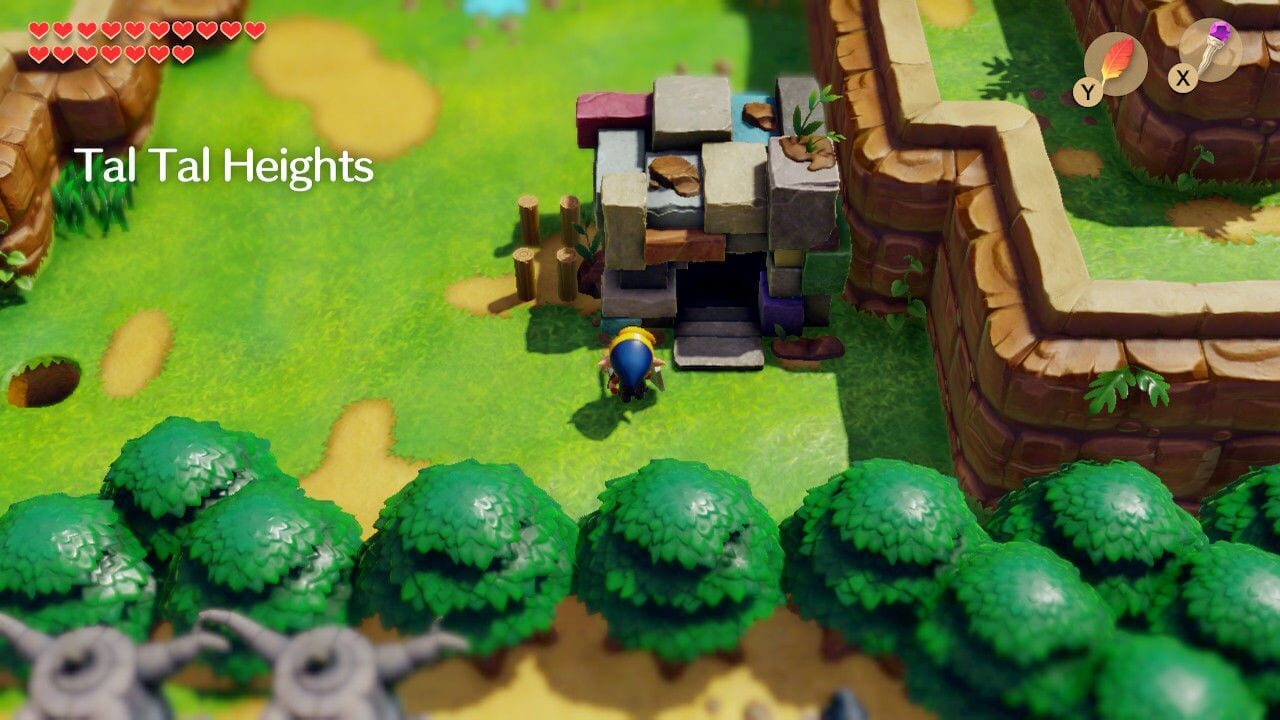The width and height of the screenshot is (1280, 720).
Task: Click the first heart in the health meter
Action: tap(38, 30)
